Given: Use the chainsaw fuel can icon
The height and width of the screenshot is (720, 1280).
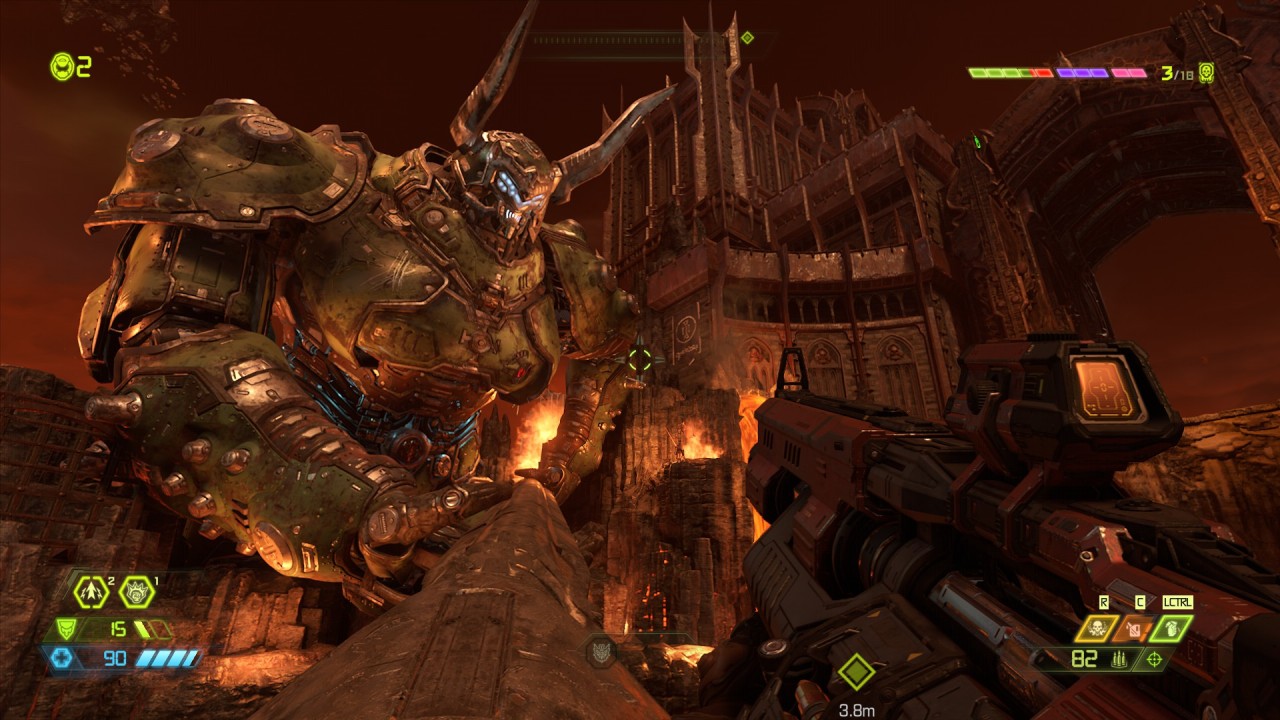Looking at the screenshot, I should point(1134,629).
